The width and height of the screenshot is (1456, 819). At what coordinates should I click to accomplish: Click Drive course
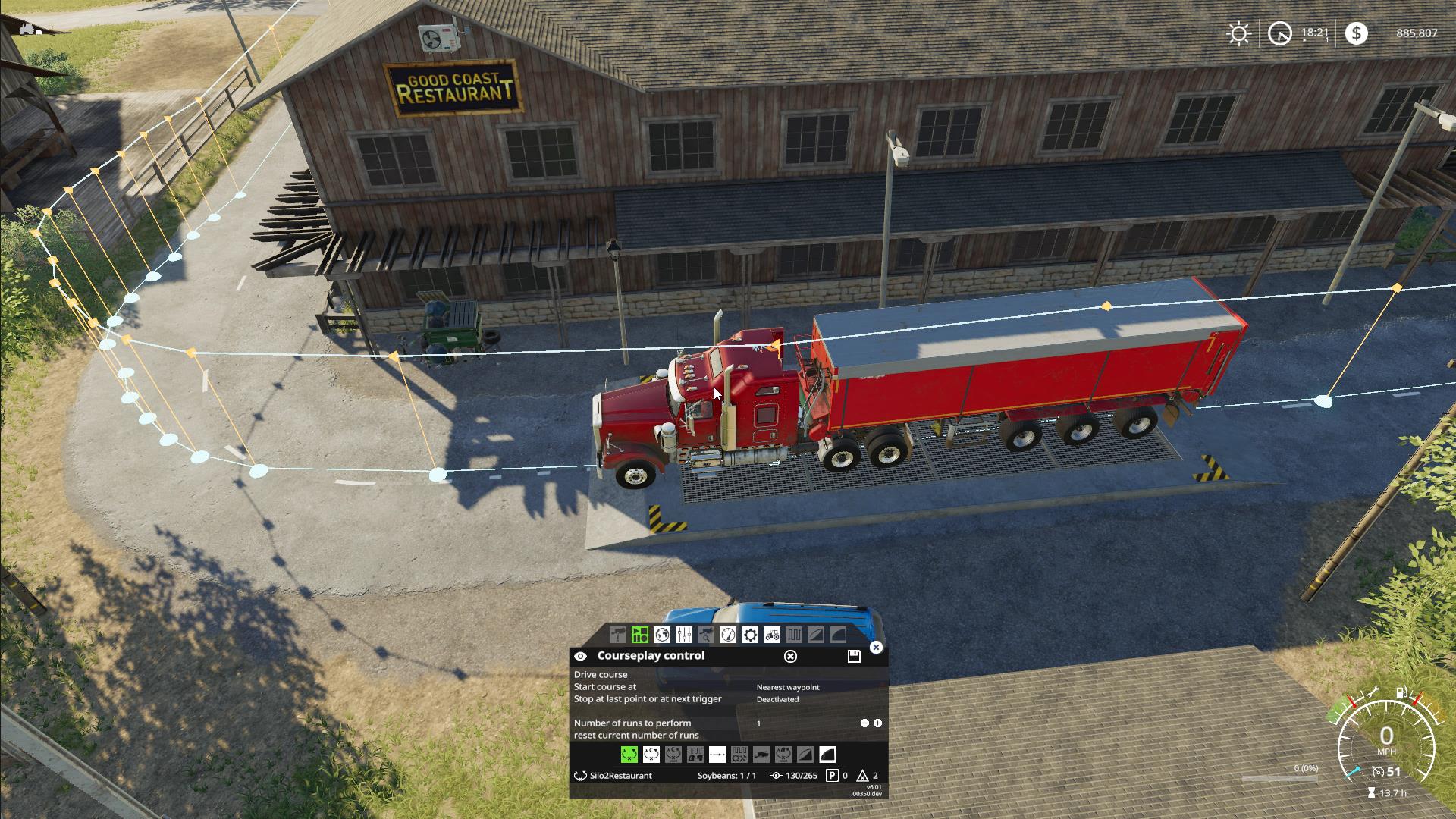pos(601,674)
